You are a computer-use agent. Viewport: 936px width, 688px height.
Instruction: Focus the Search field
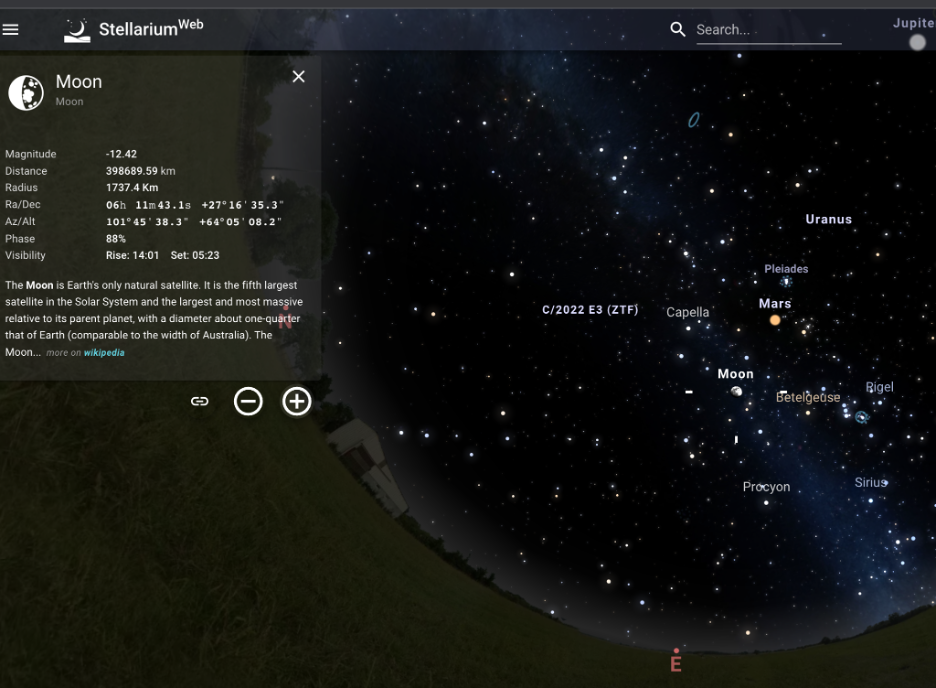[x=767, y=30]
